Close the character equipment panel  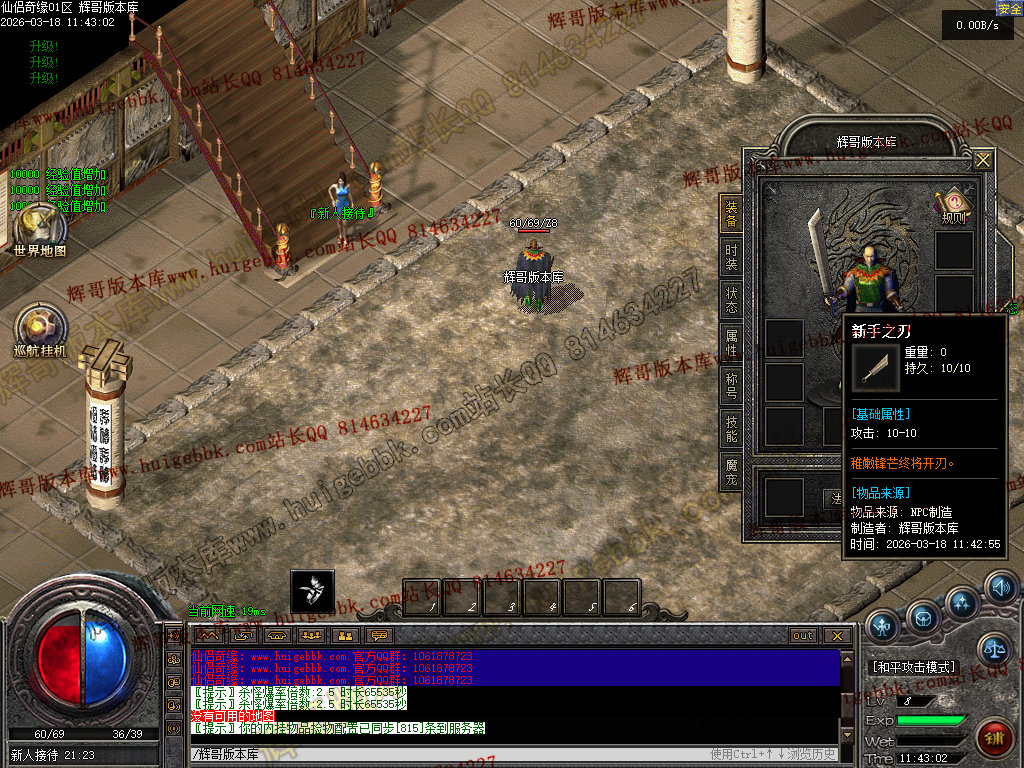click(983, 160)
